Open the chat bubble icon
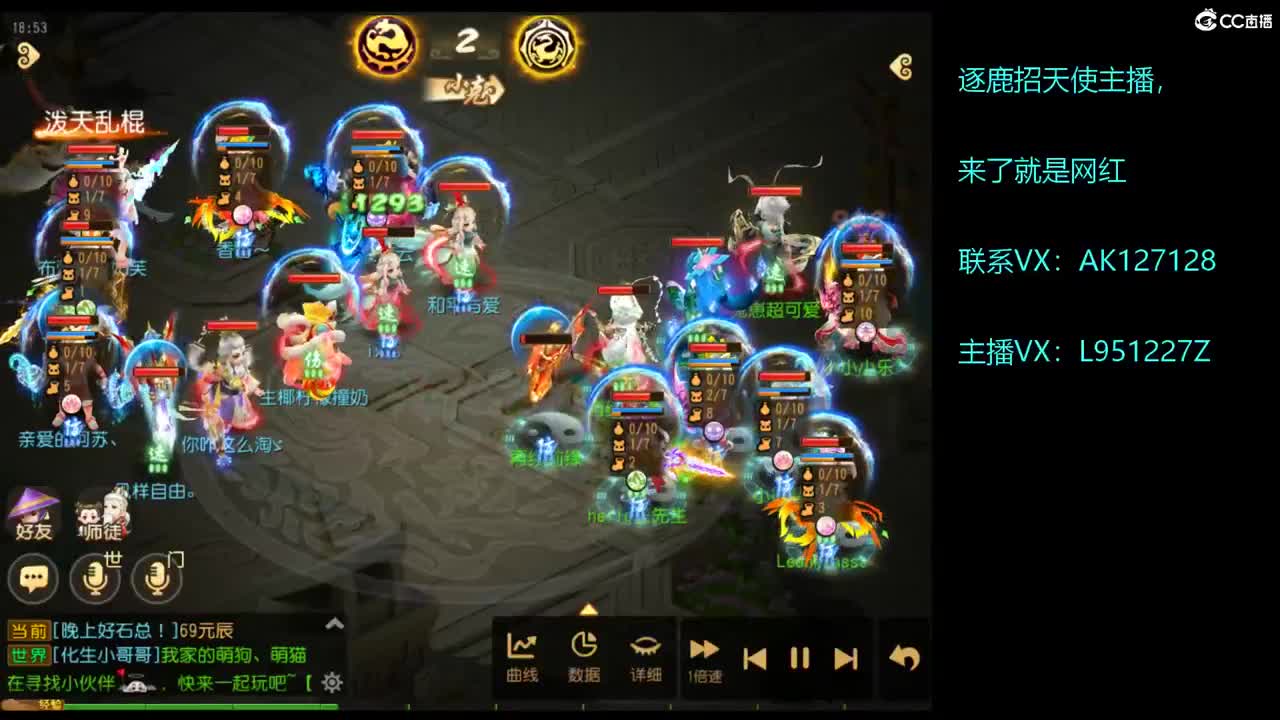This screenshot has height=720, width=1280. point(33,578)
